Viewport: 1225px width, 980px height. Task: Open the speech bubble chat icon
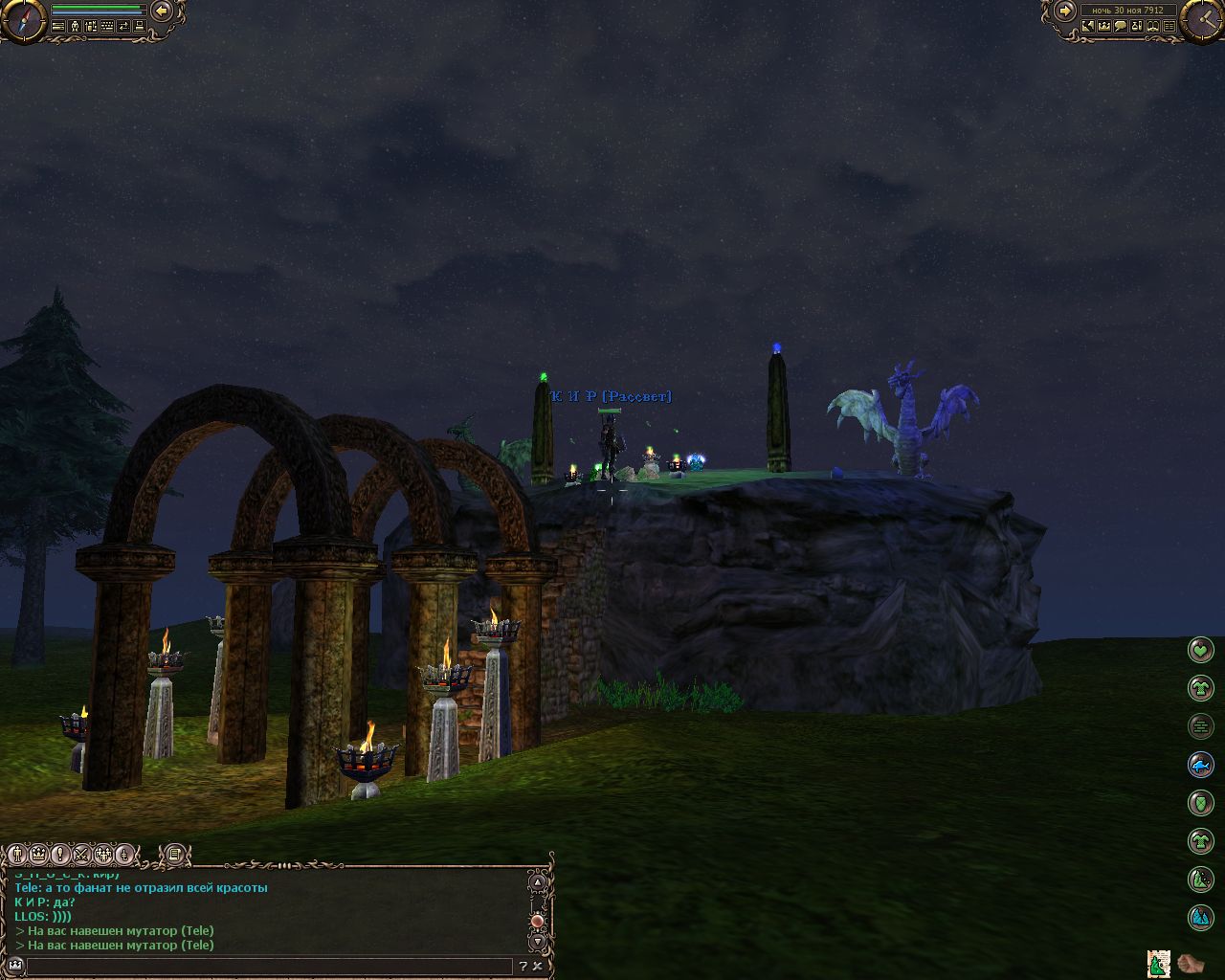point(1120,27)
